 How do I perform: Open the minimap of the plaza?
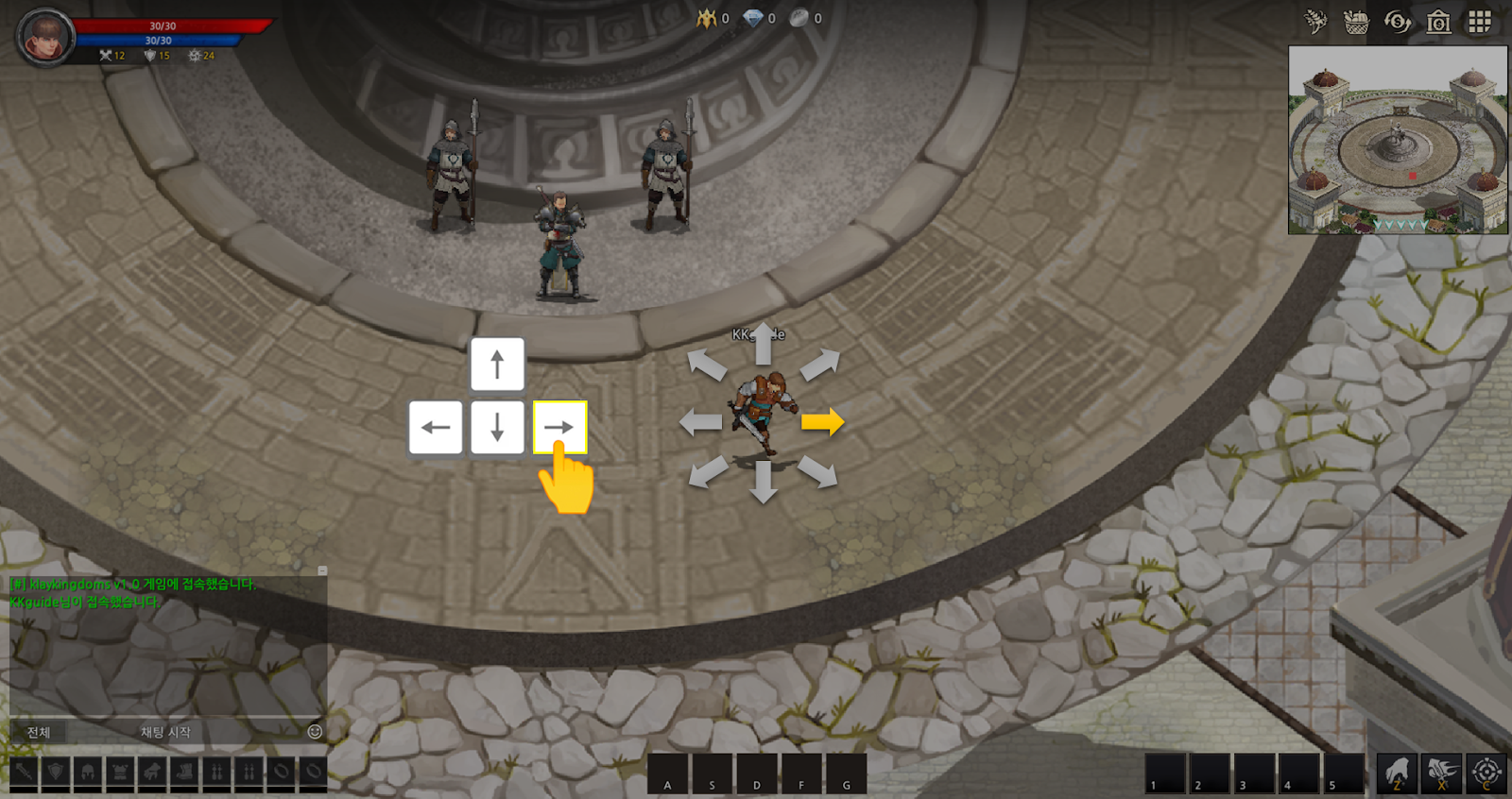(1398, 140)
